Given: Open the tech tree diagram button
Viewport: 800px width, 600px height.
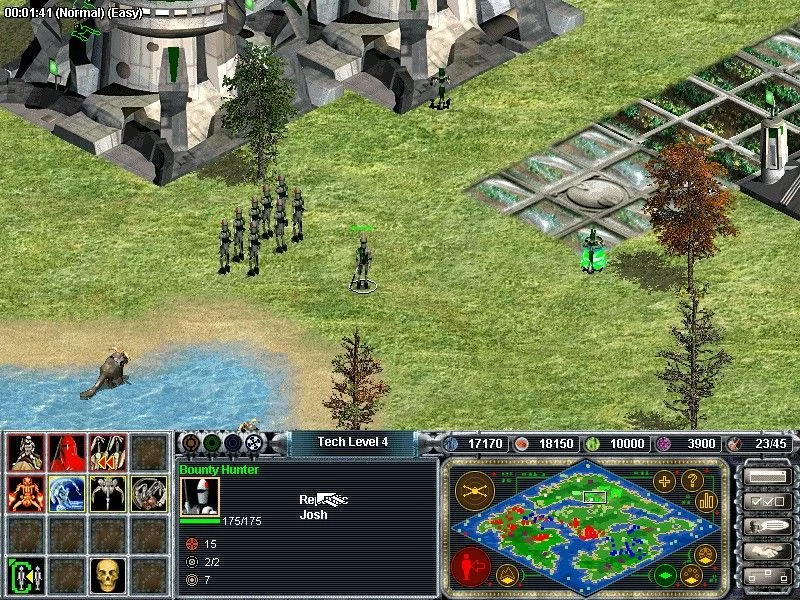Looking at the screenshot, I should point(763,577).
